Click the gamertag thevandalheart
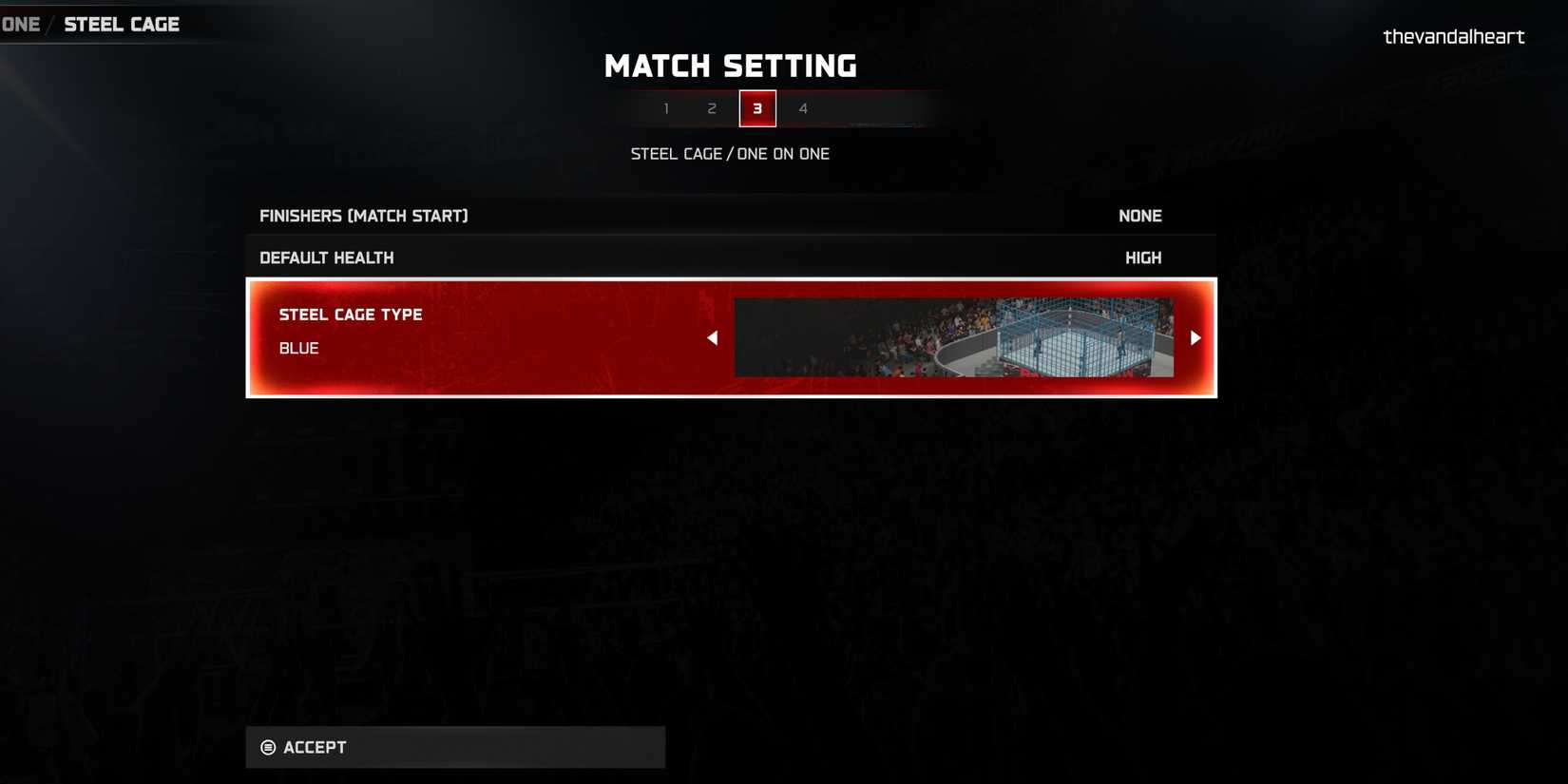 pyautogui.click(x=1453, y=36)
